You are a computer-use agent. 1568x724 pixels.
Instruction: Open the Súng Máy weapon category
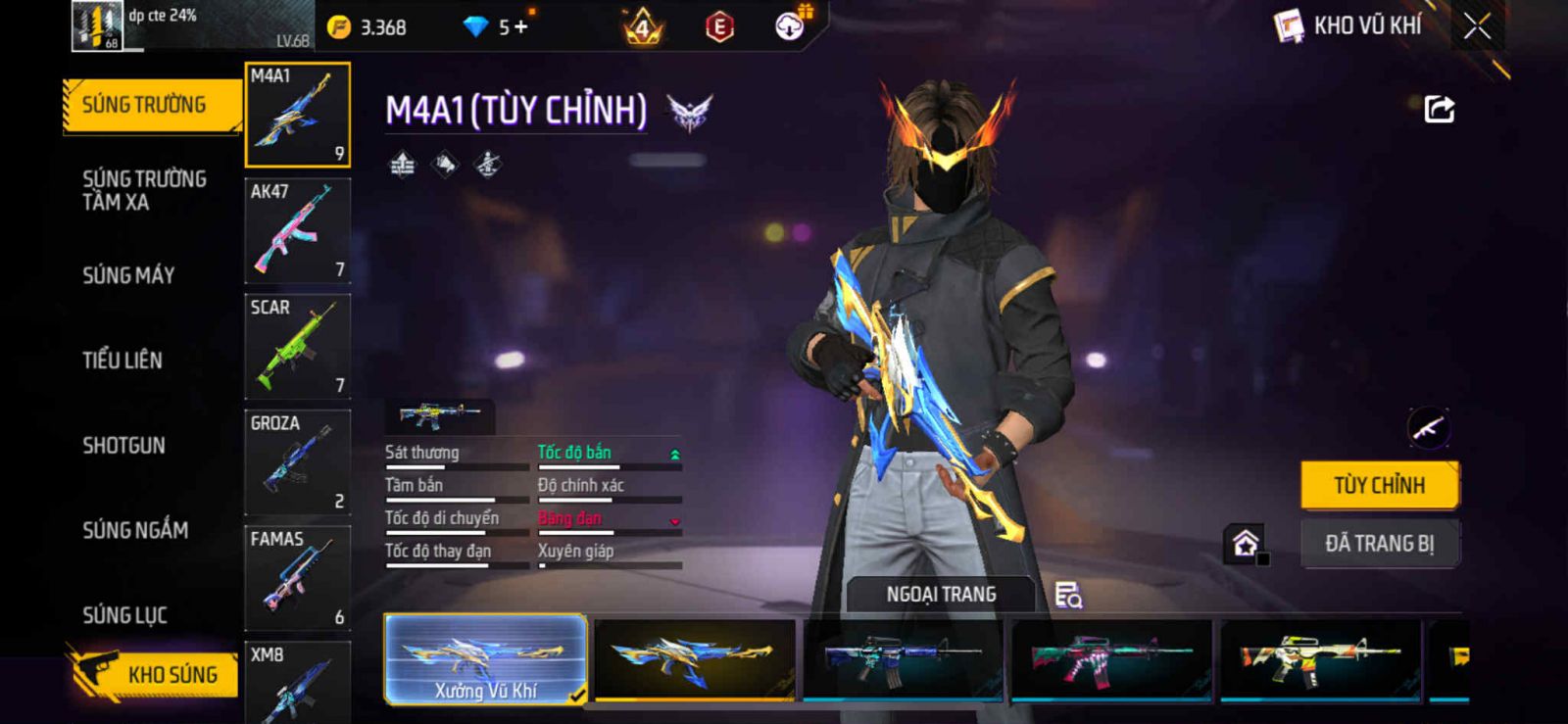(128, 275)
